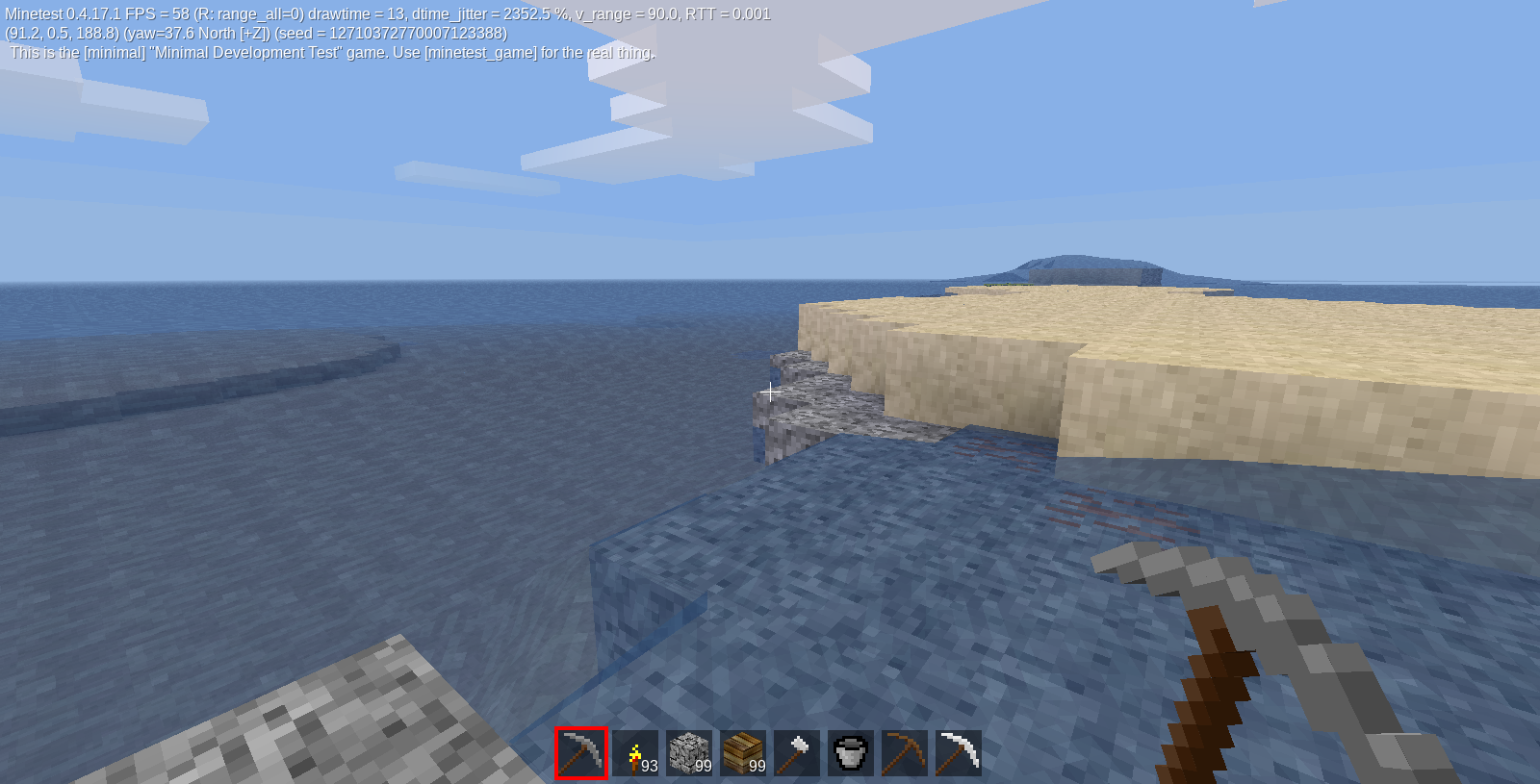Select the empty bucket slot

(851, 753)
